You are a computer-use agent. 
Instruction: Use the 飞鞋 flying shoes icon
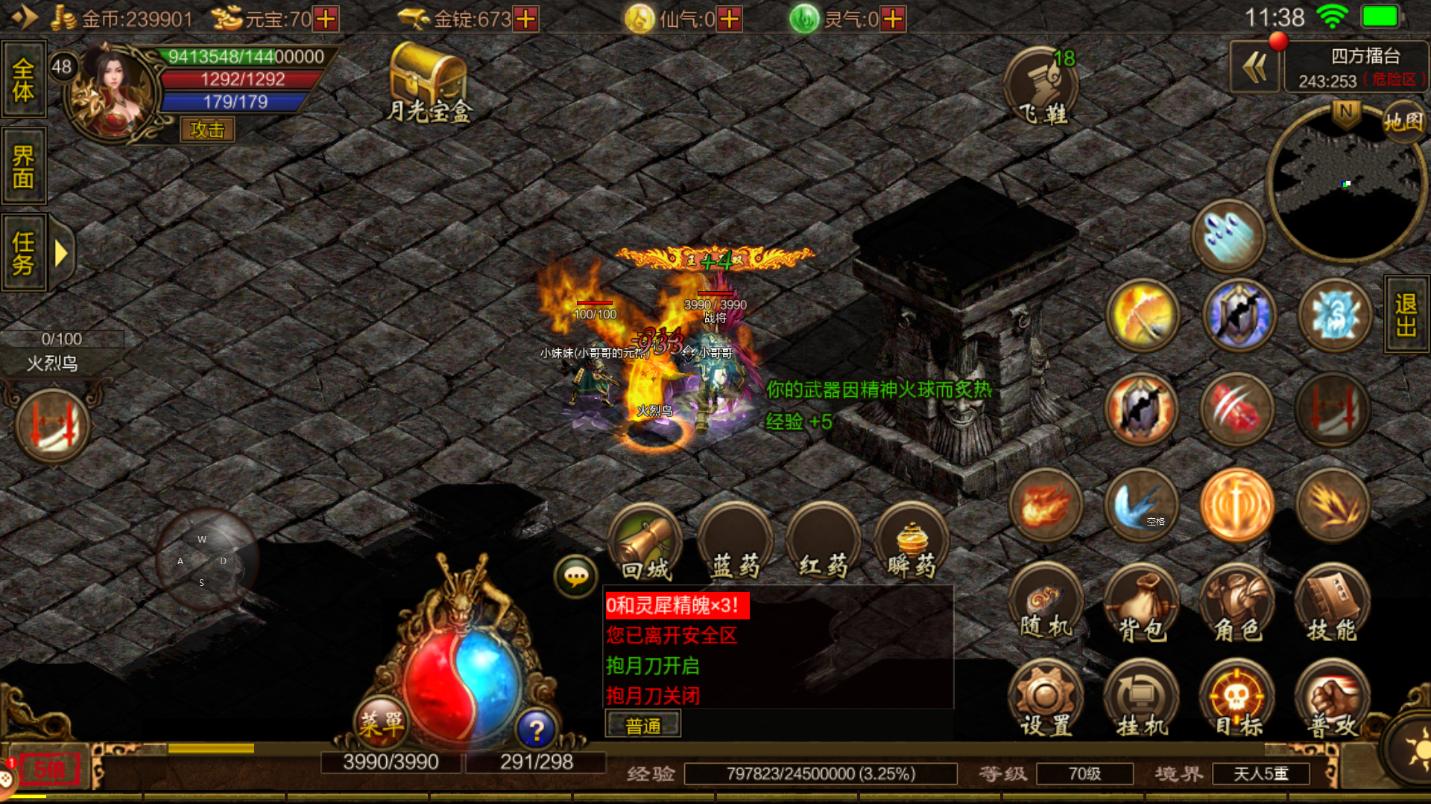1042,86
